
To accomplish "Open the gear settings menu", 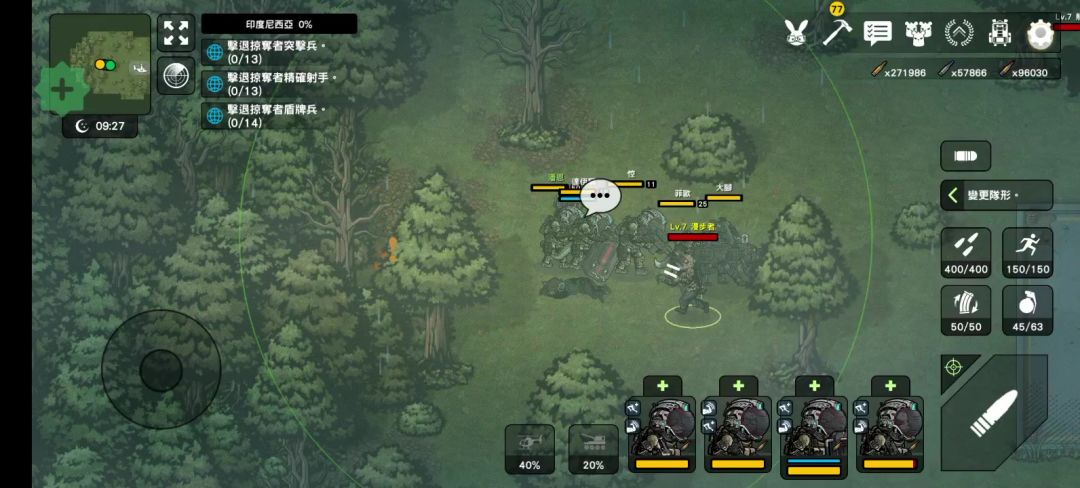I will coord(1040,34).
